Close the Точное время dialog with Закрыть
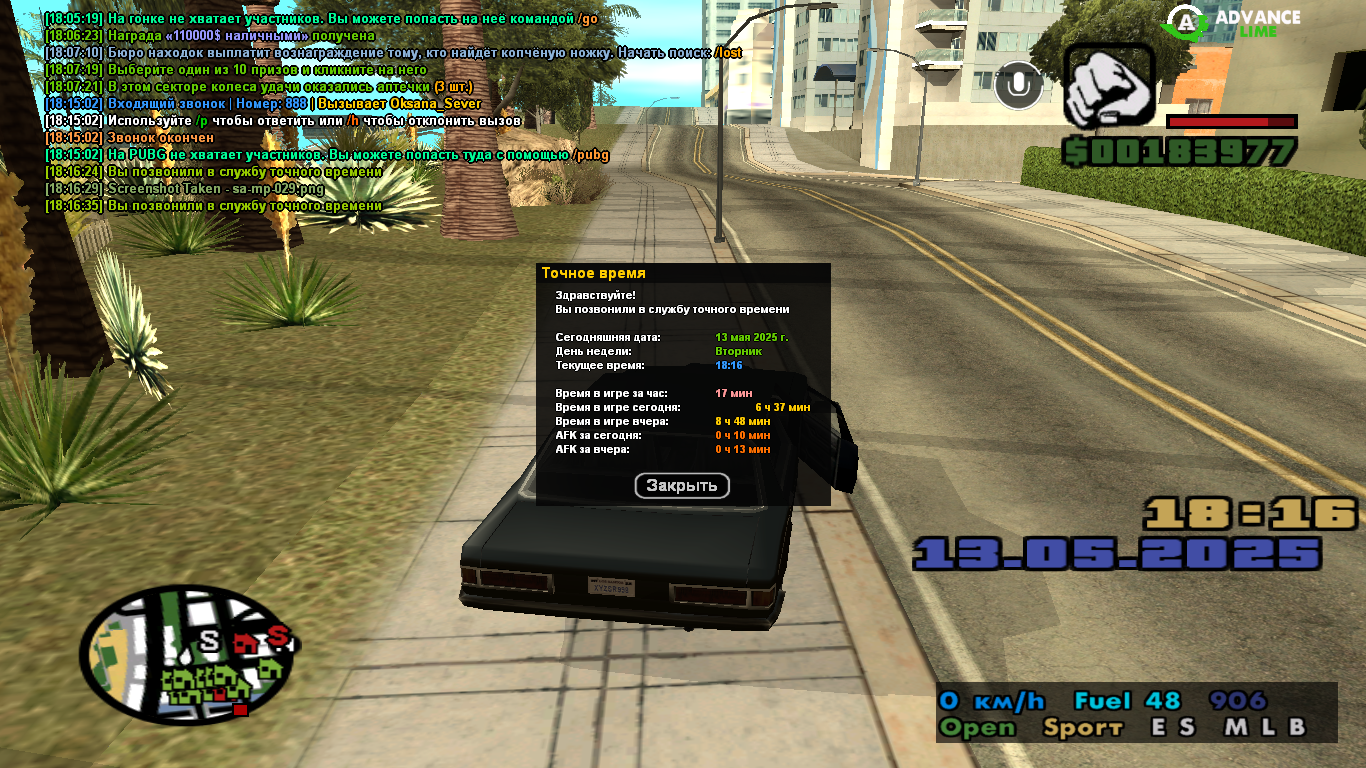1366x768 pixels. pos(682,486)
